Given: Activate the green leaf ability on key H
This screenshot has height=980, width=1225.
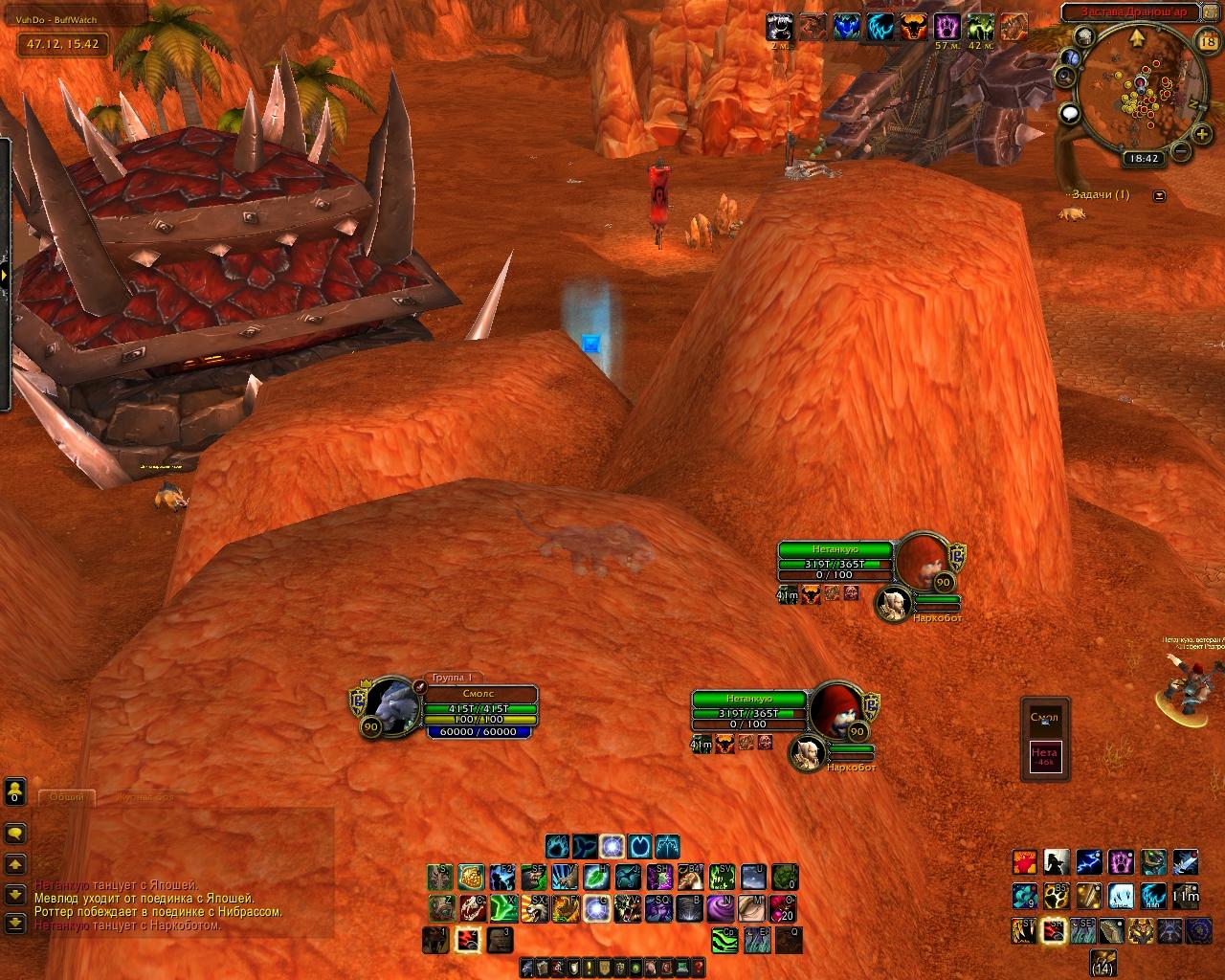Looking at the screenshot, I should (x=596, y=876).
